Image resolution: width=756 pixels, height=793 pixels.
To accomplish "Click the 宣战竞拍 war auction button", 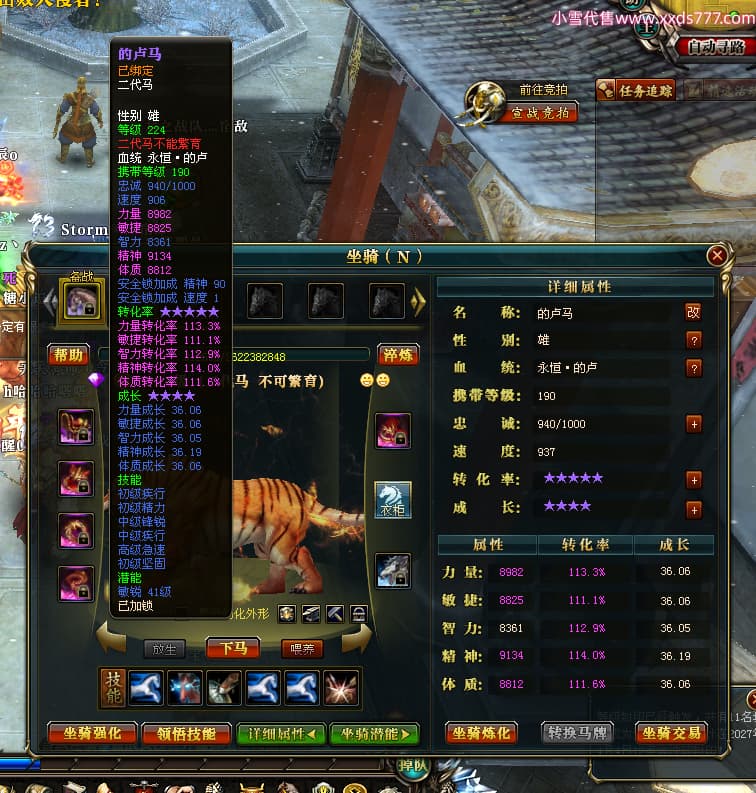I will [x=540, y=113].
